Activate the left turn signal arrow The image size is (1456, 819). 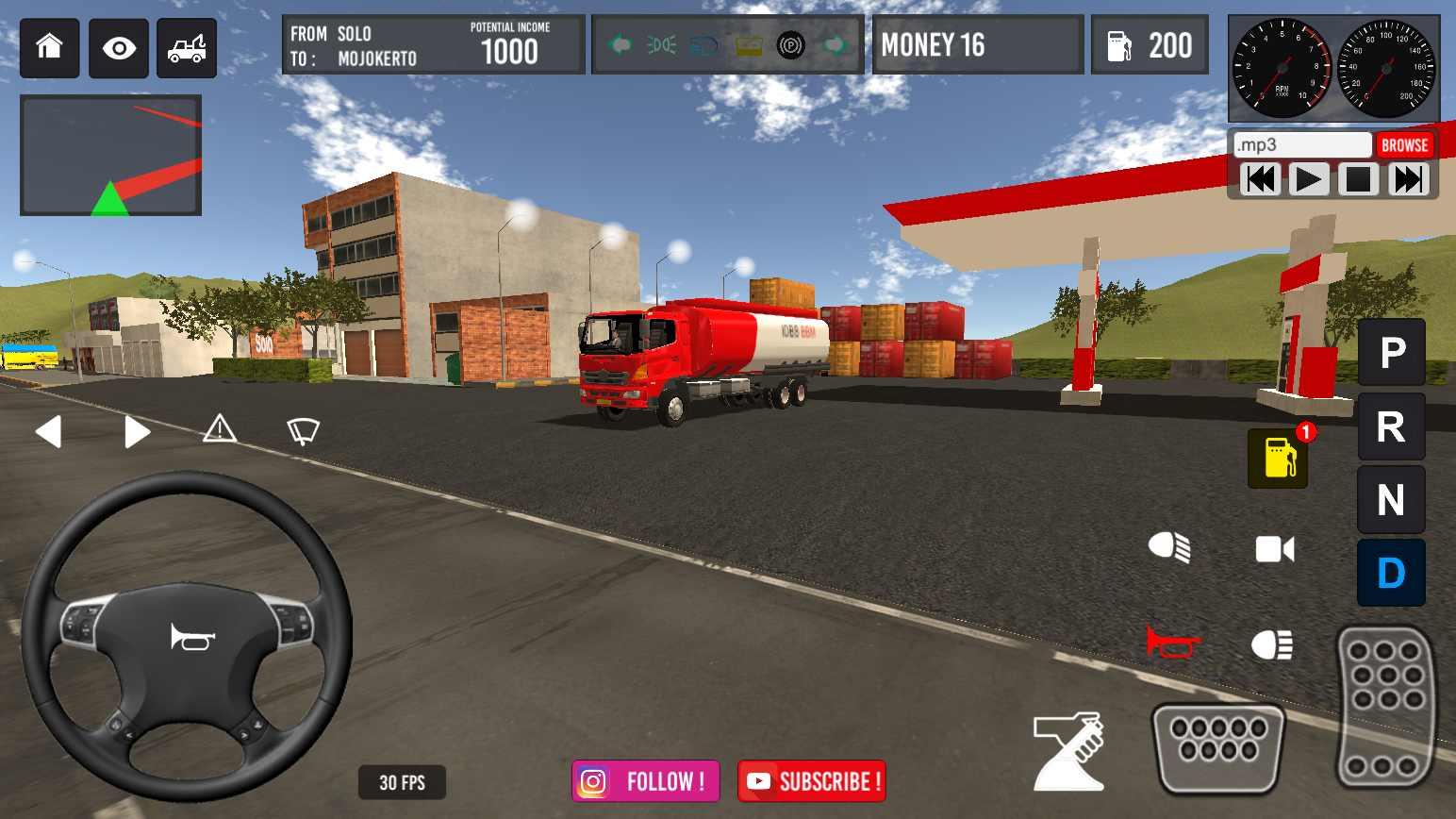tap(49, 431)
